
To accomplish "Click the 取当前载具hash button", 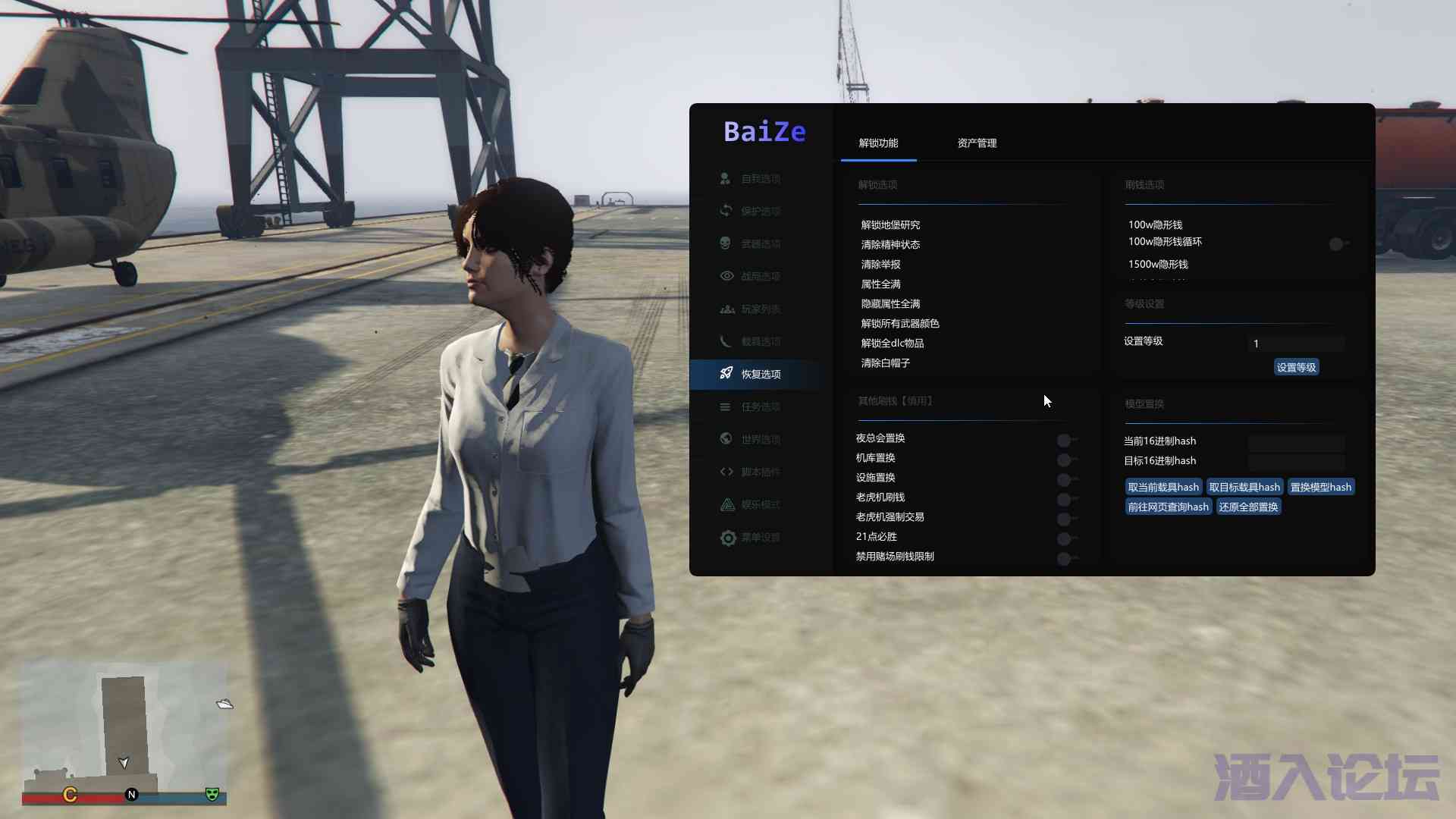I will [1163, 488].
